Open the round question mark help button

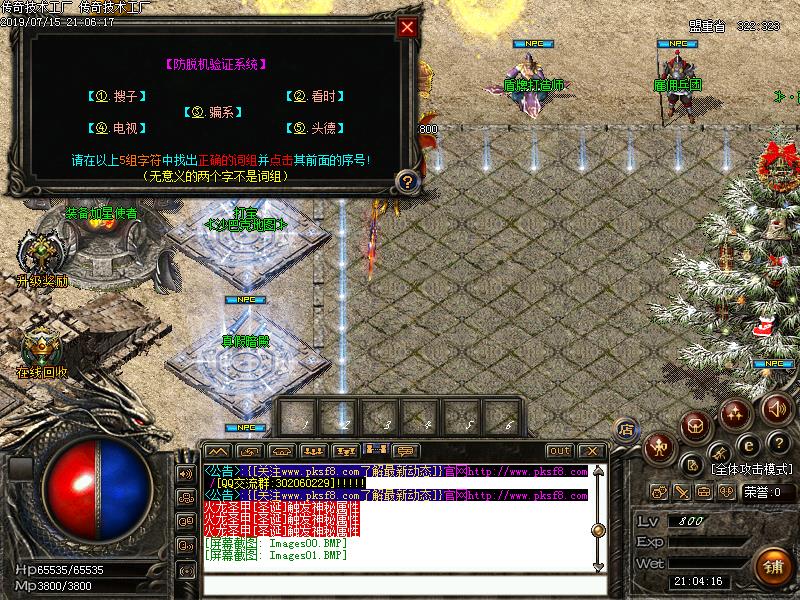click(777, 444)
